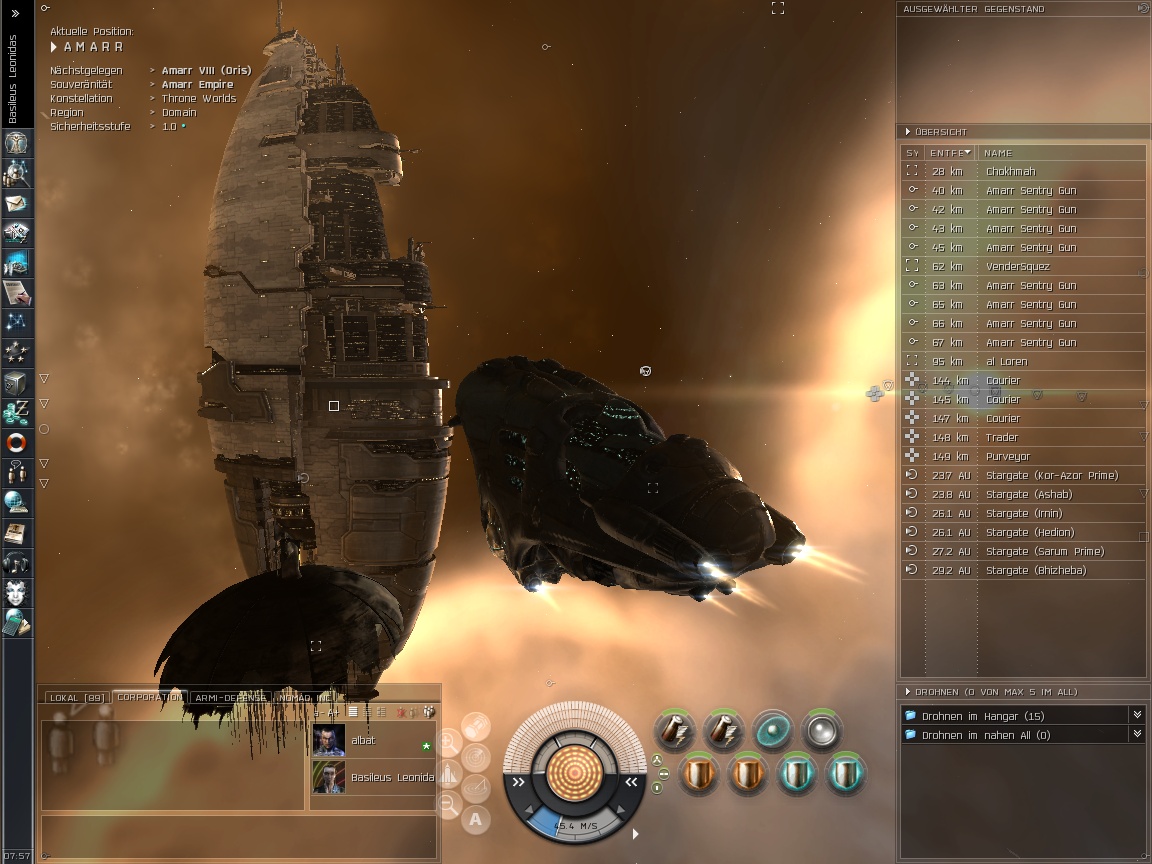1152x864 pixels.
Task: Select Chokhmah in the overview list
Action: 1010,172
